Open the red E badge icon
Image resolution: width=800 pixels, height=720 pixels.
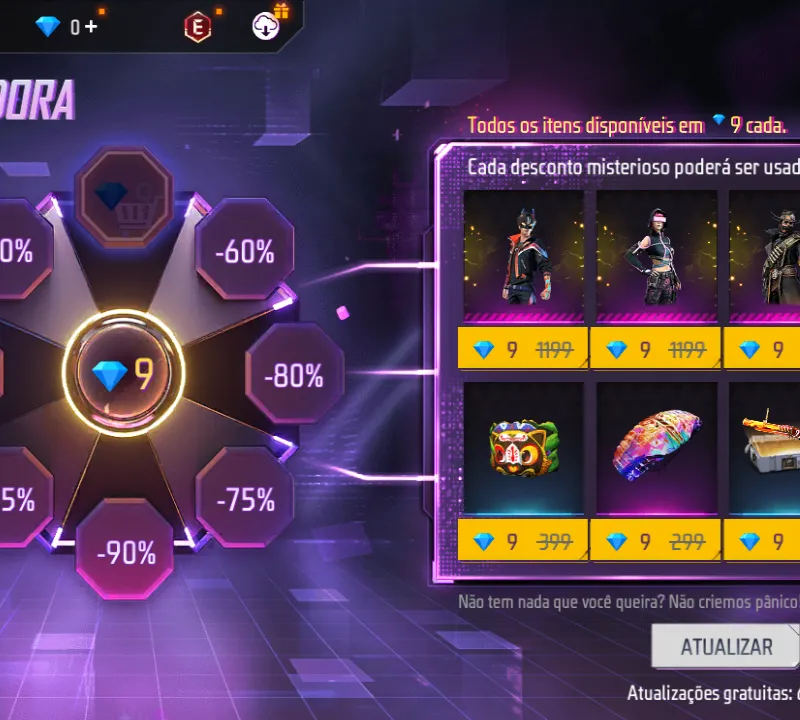pyautogui.click(x=198, y=28)
